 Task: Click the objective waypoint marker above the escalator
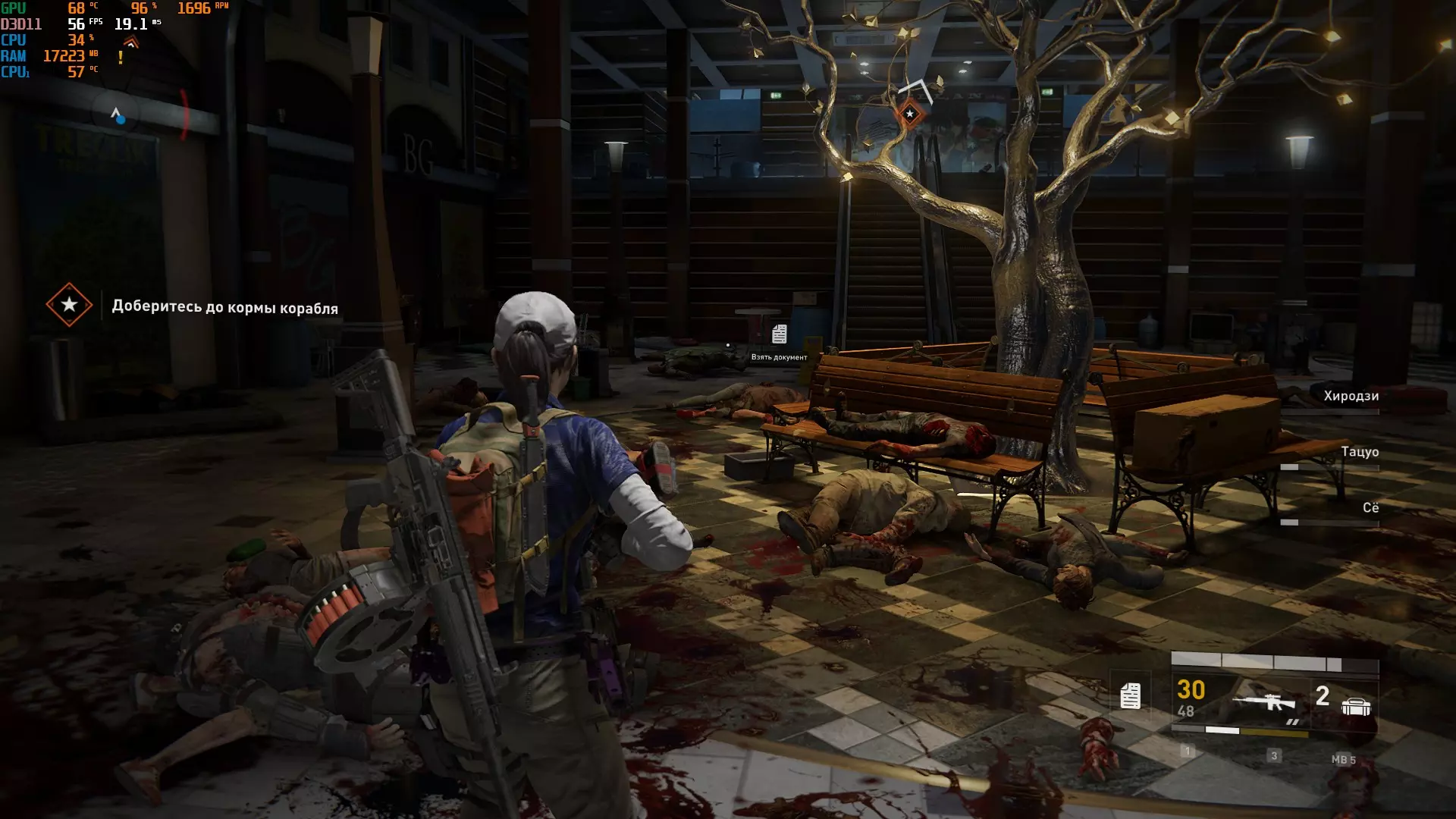910,114
